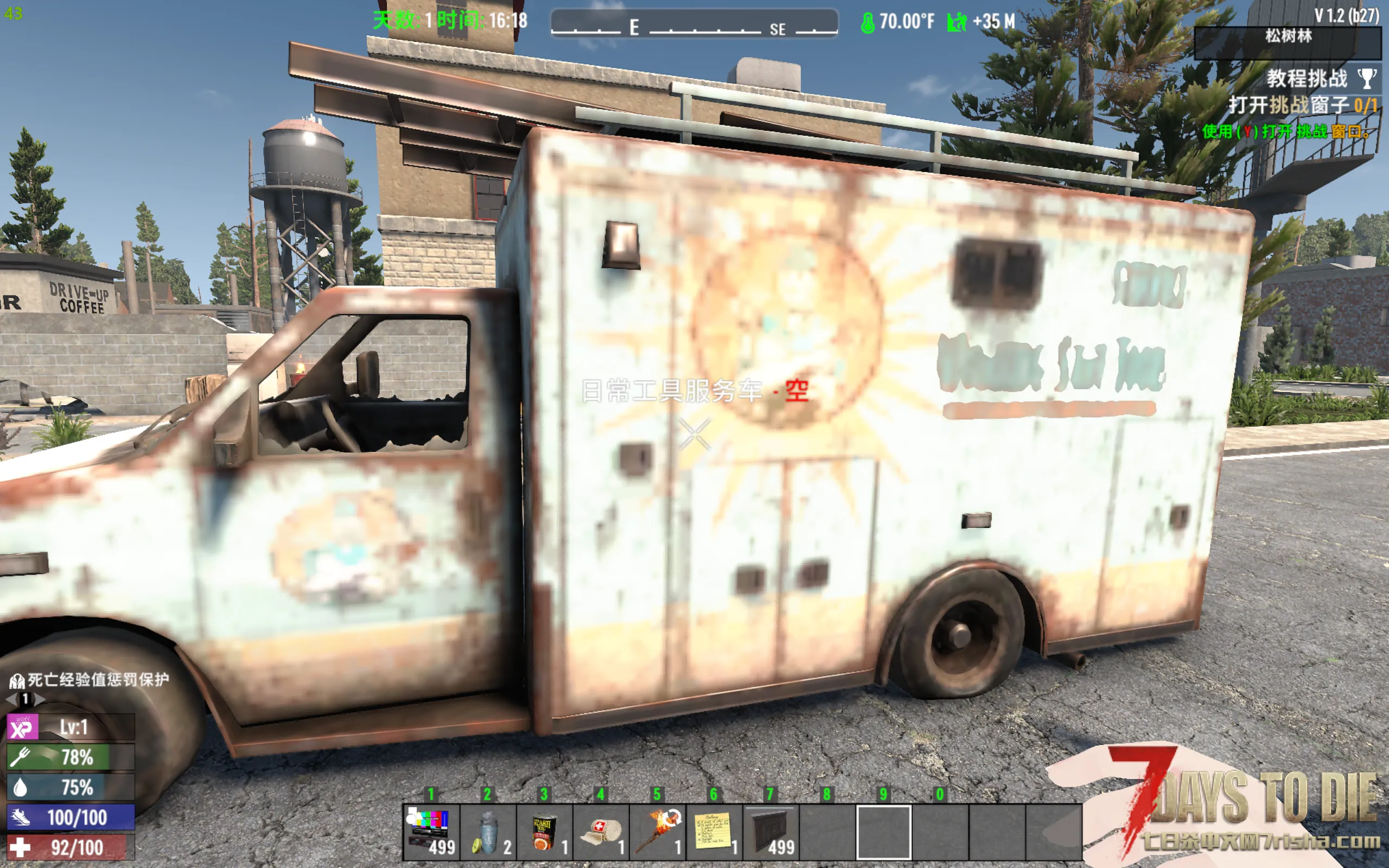
Task: Click the pink XP level icon
Action: click(x=22, y=727)
